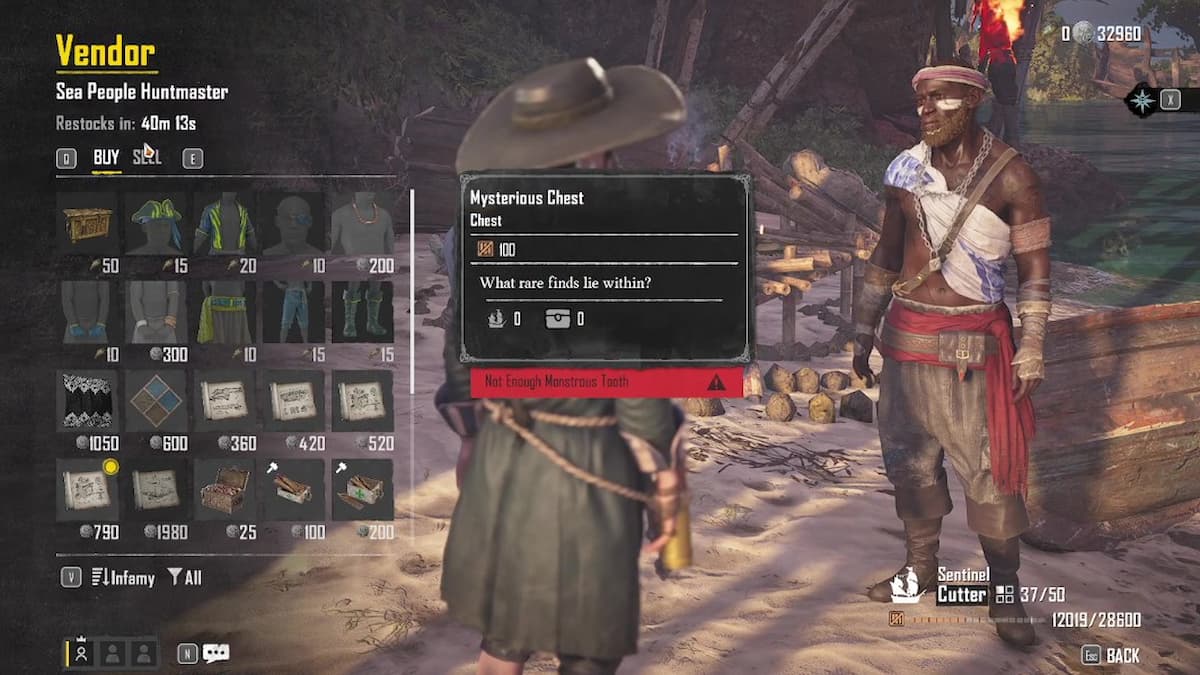This screenshot has height=675, width=1200.
Task: Open the All items filter
Action: (x=185, y=577)
